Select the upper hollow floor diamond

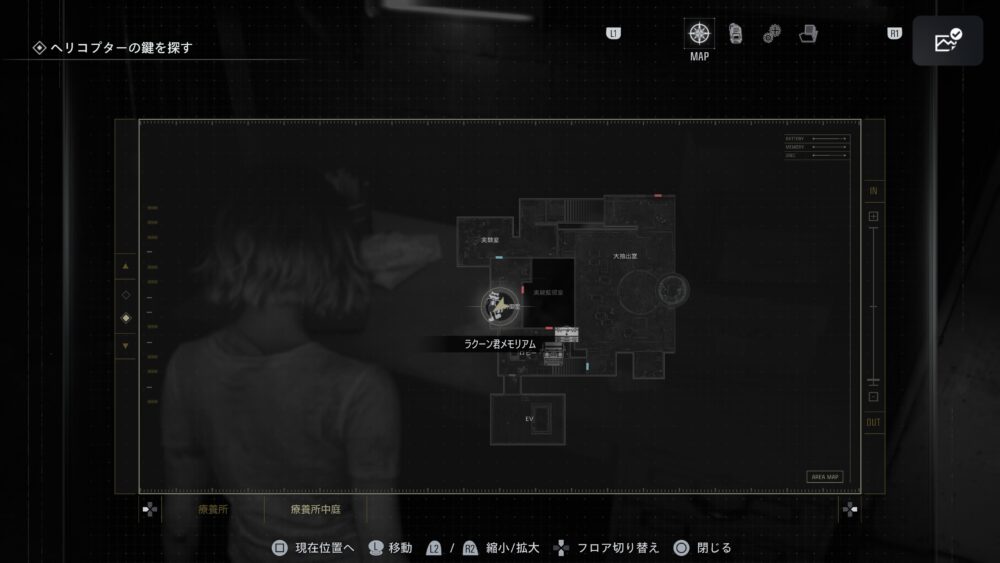pyautogui.click(x=125, y=295)
